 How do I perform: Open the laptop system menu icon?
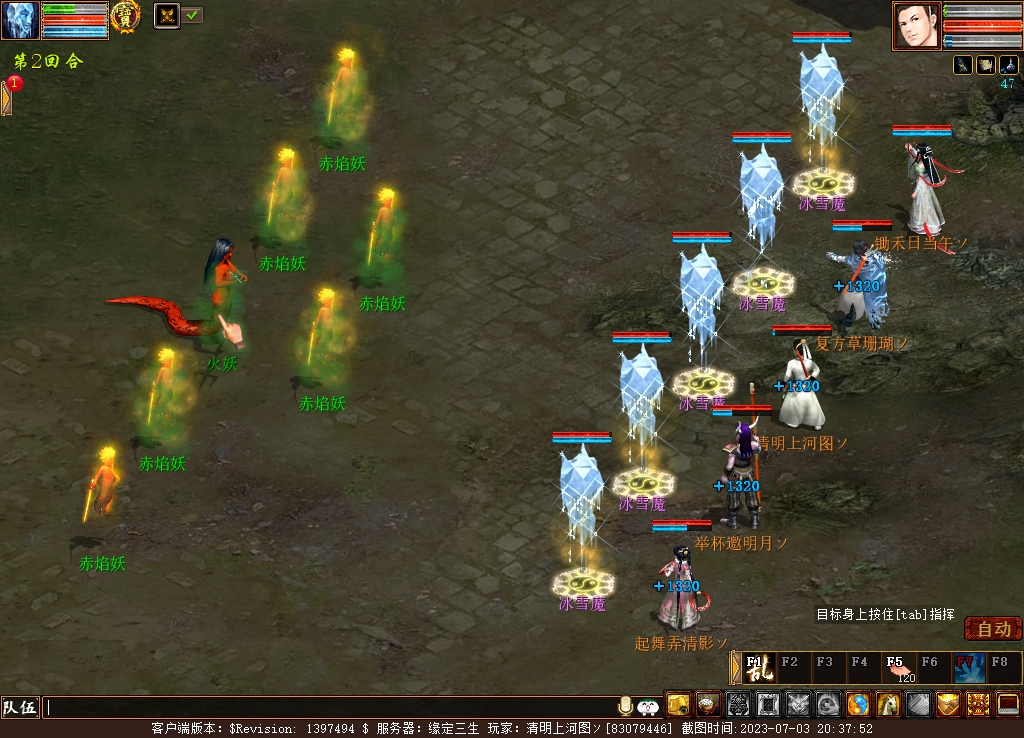pyautogui.click(x=1008, y=704)
